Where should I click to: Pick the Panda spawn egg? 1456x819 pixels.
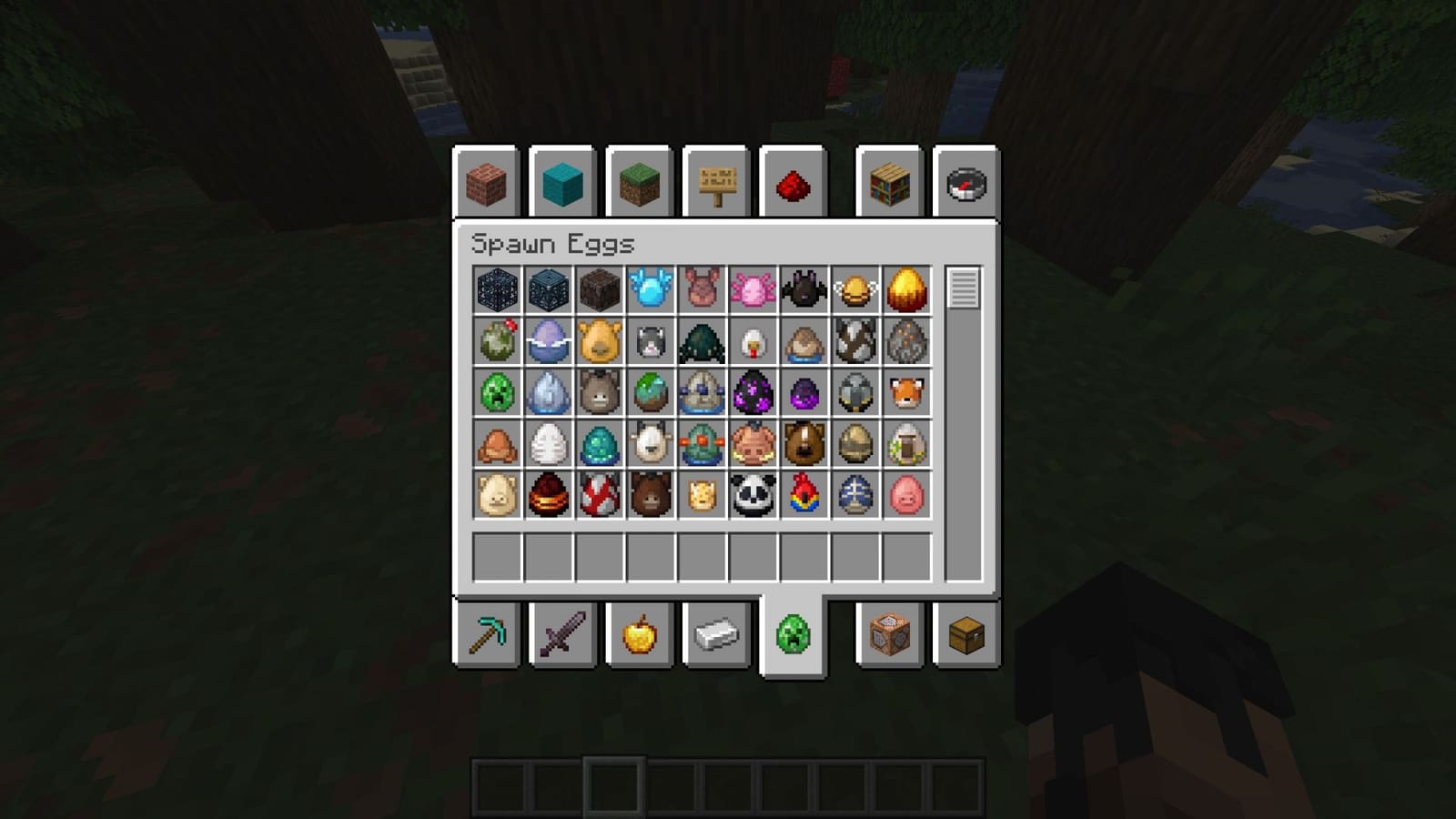pyautogui.click(x=752, y=497)
